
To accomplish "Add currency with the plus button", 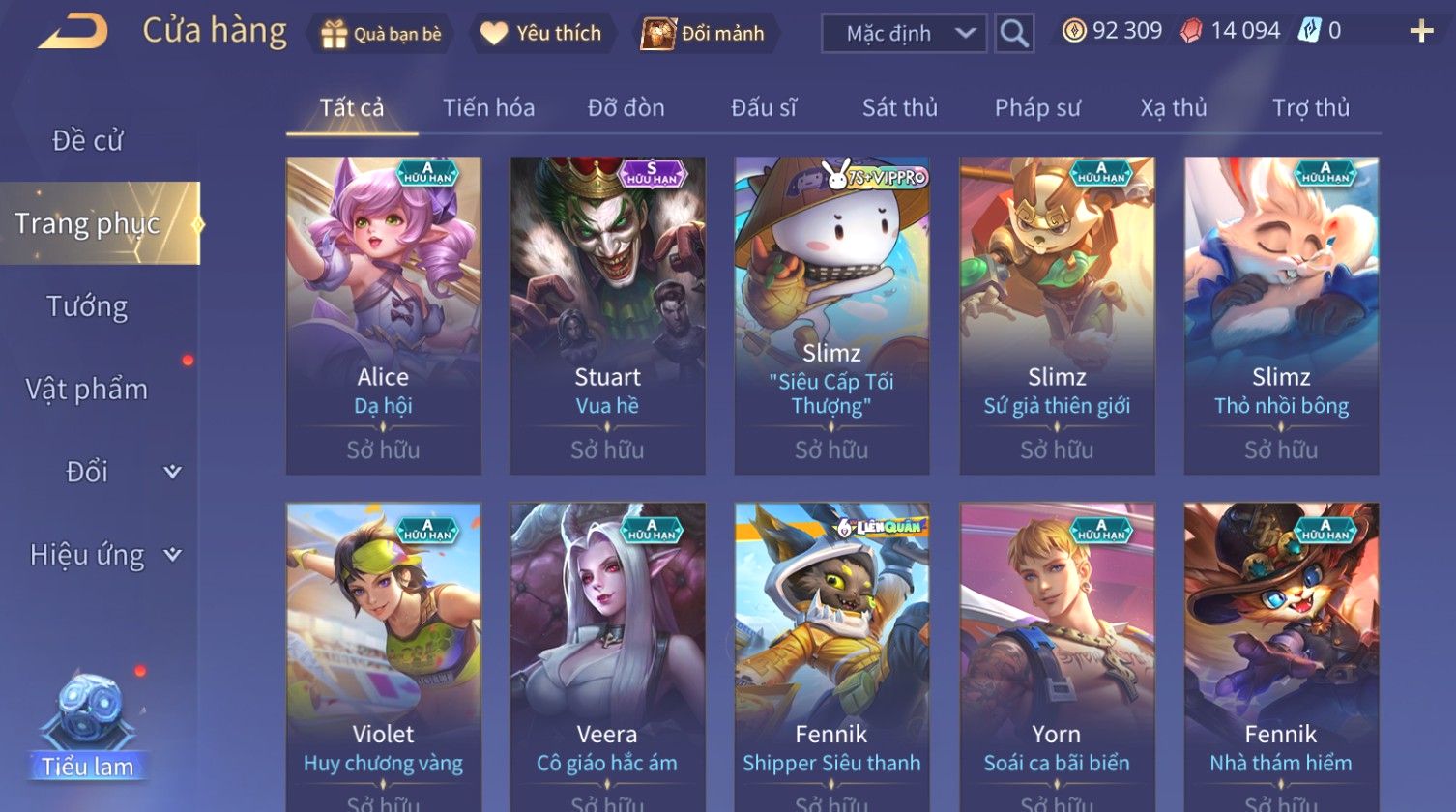I will (x=1420, y=32).
